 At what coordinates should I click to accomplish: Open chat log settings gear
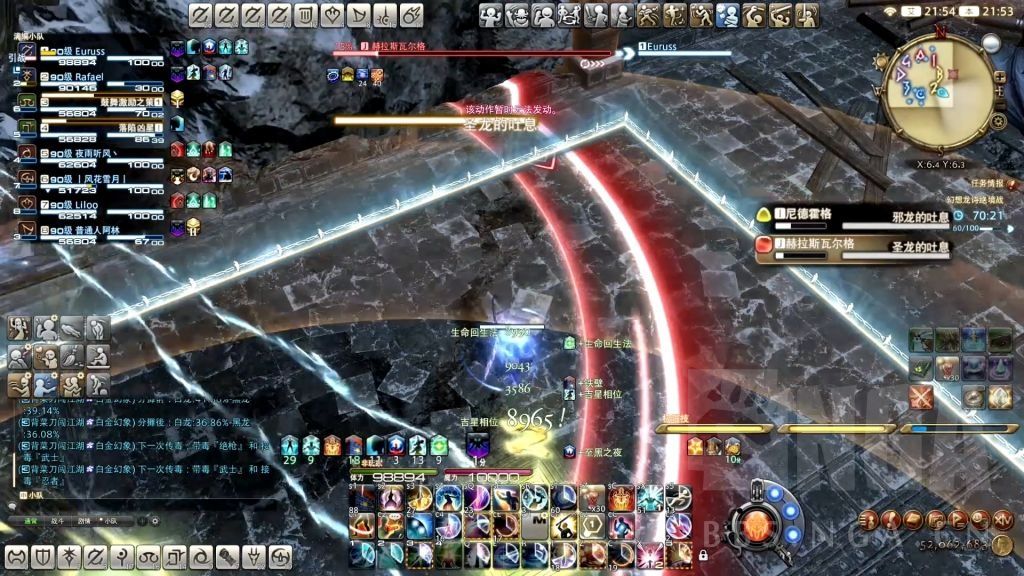(155, 521)
